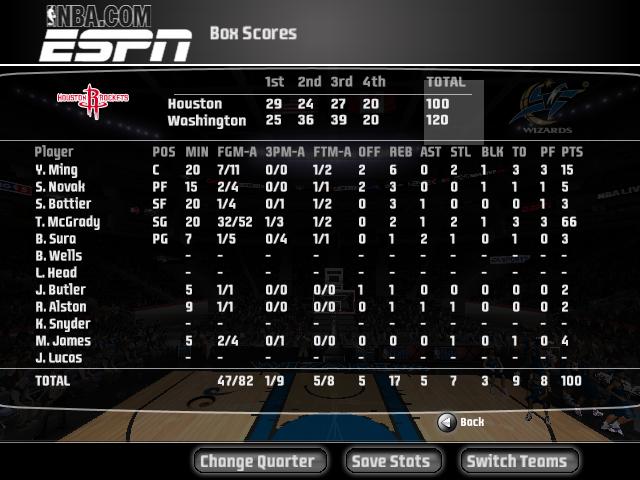This screenshot has height=480, width=640.
Task: Select the J. Butler row
Action: (60, 290)
